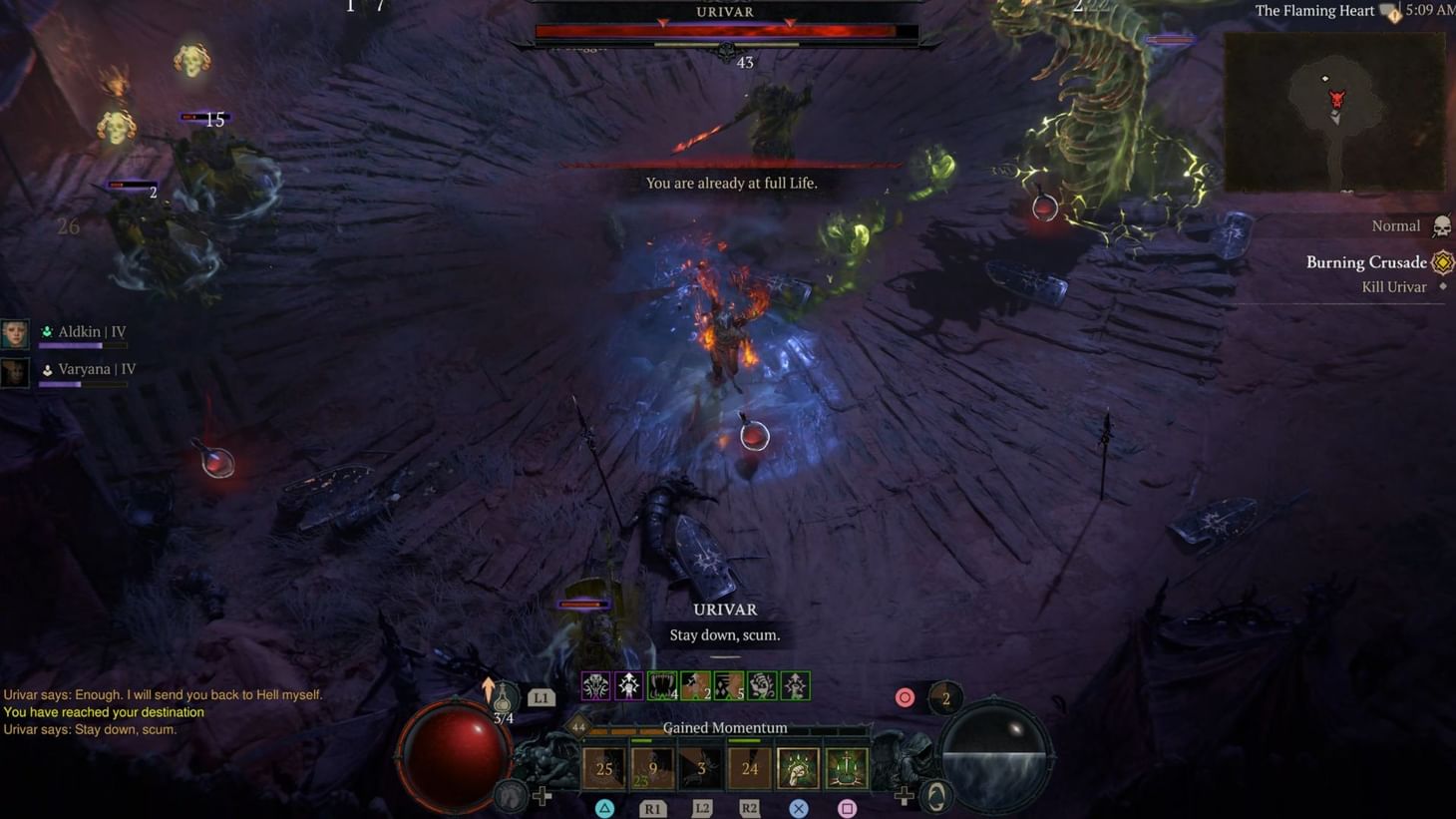Open the Burning Crusade quest details
1456x819 pixels.
point(1366,261)
